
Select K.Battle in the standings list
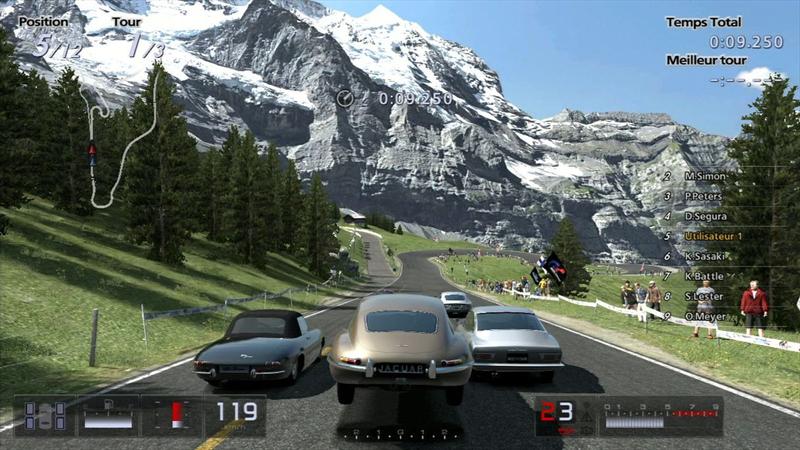(705, 276)
